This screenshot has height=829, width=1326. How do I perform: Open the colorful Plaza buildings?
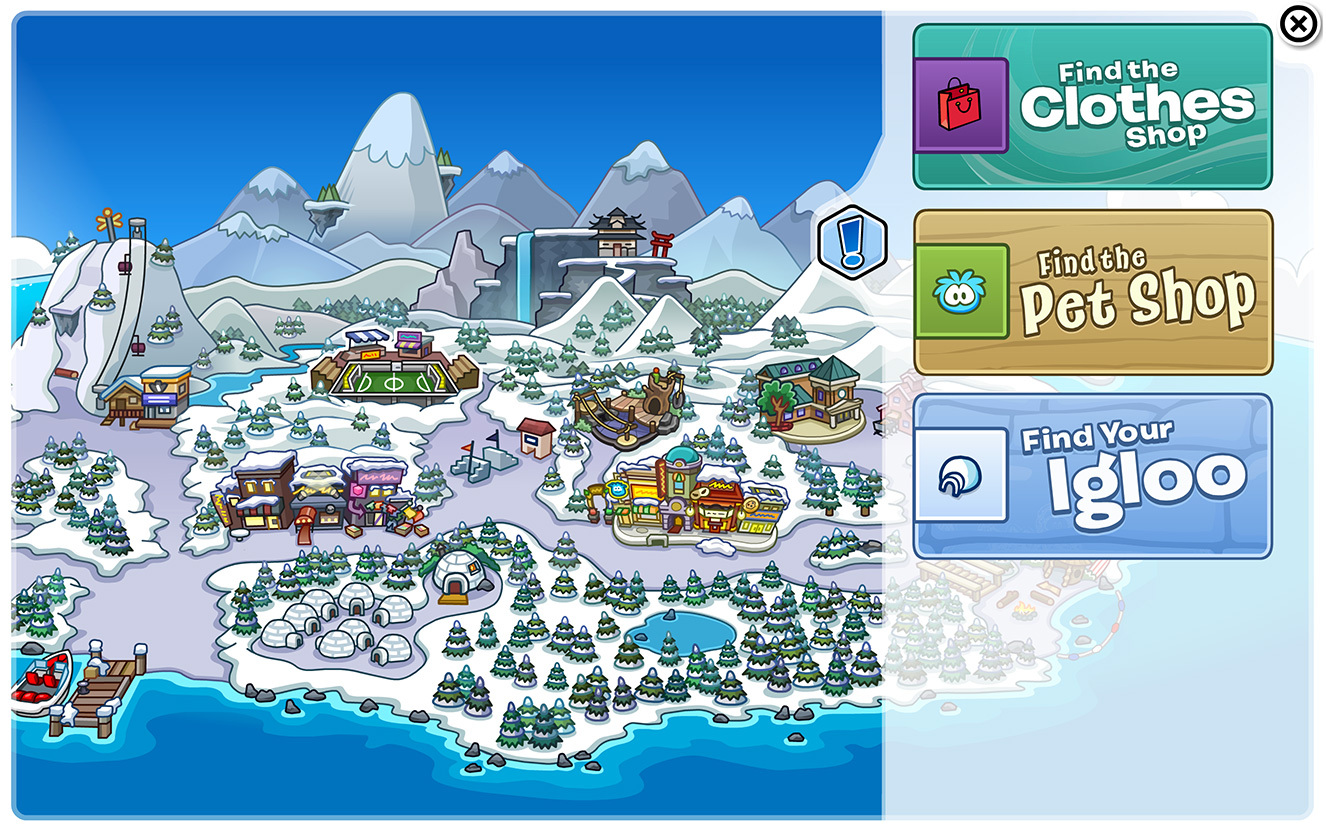point(690,495)
